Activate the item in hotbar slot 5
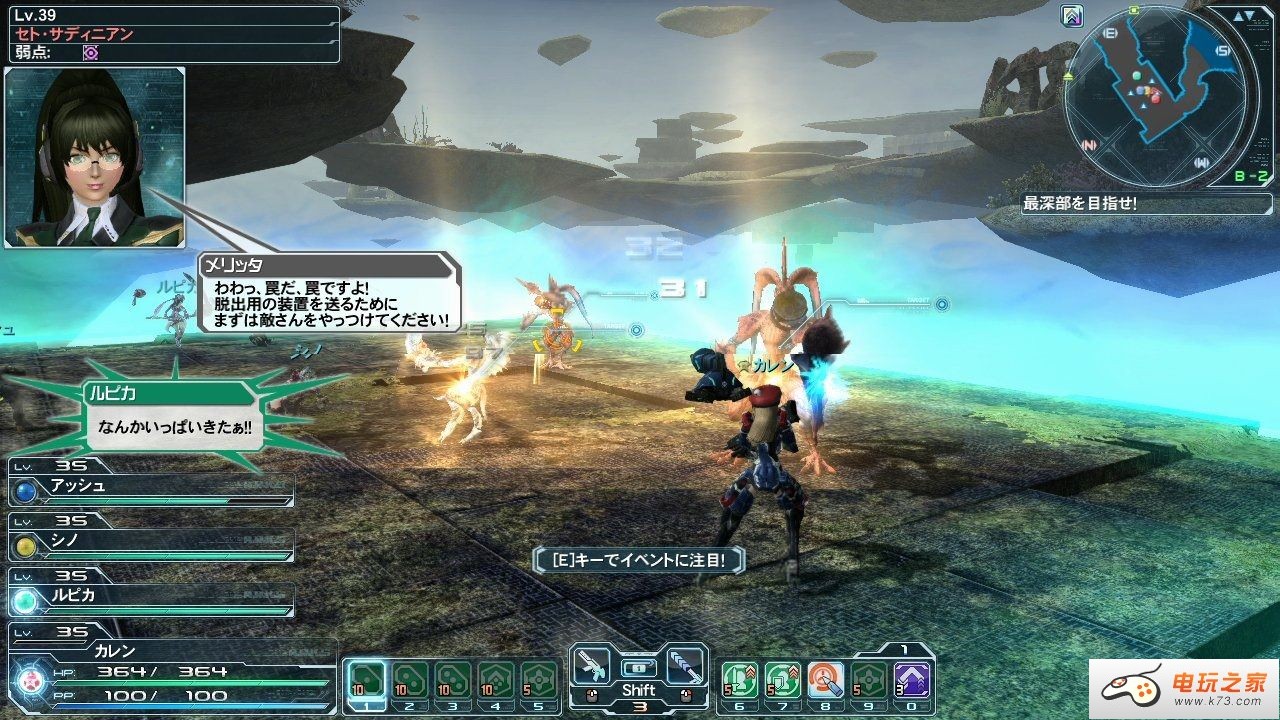 539,680
